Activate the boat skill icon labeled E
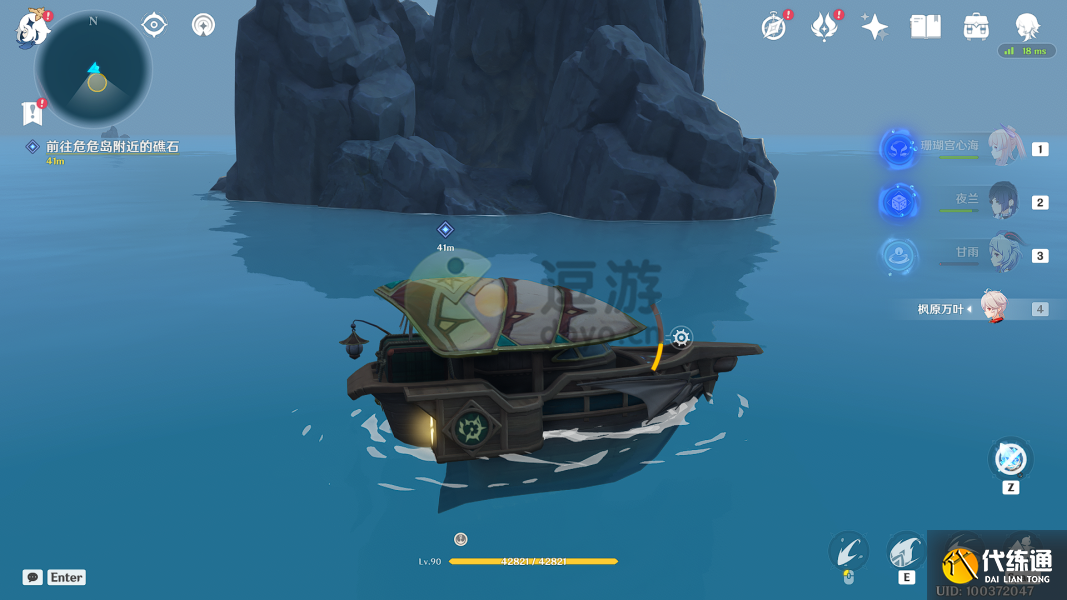1067x600 pixels. [x=906, y=551]
